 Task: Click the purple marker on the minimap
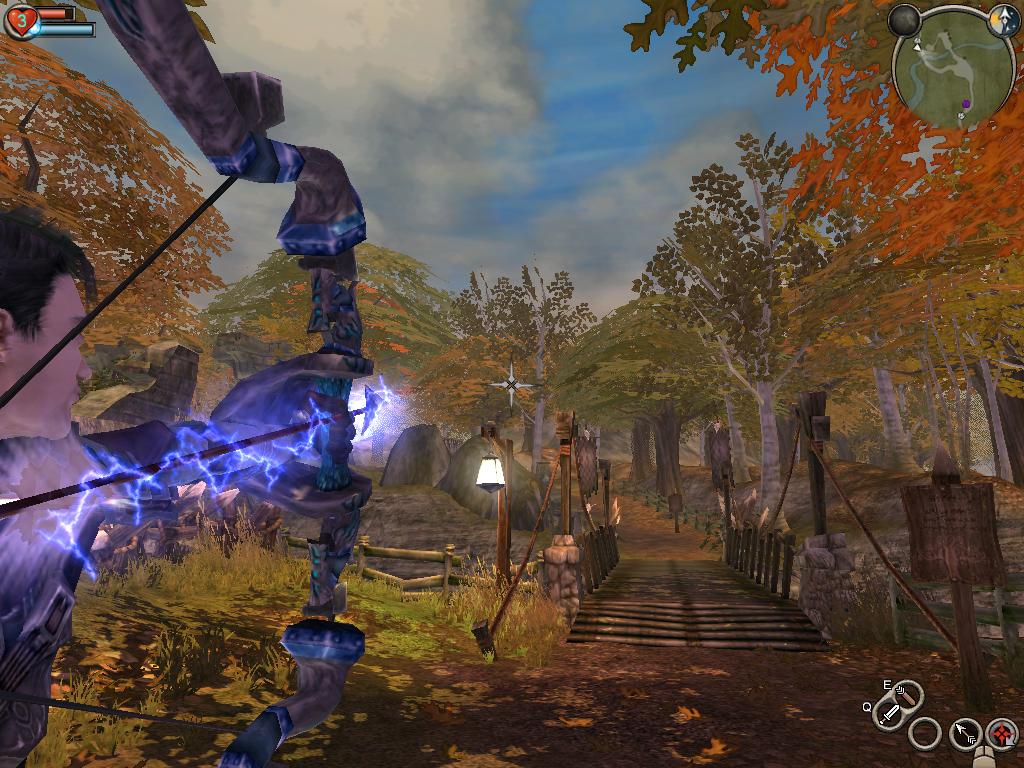pyautogui.click(x=967, y=103)
